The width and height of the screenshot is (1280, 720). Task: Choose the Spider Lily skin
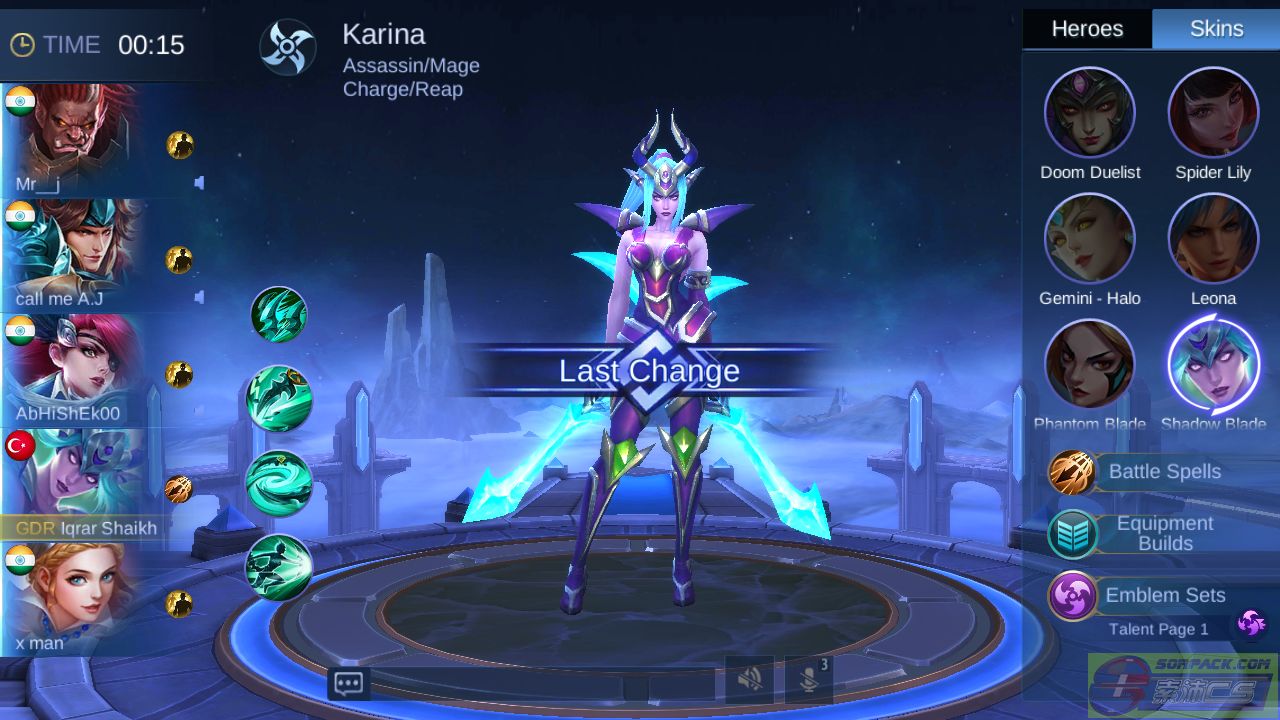(x=1213, y=113)
